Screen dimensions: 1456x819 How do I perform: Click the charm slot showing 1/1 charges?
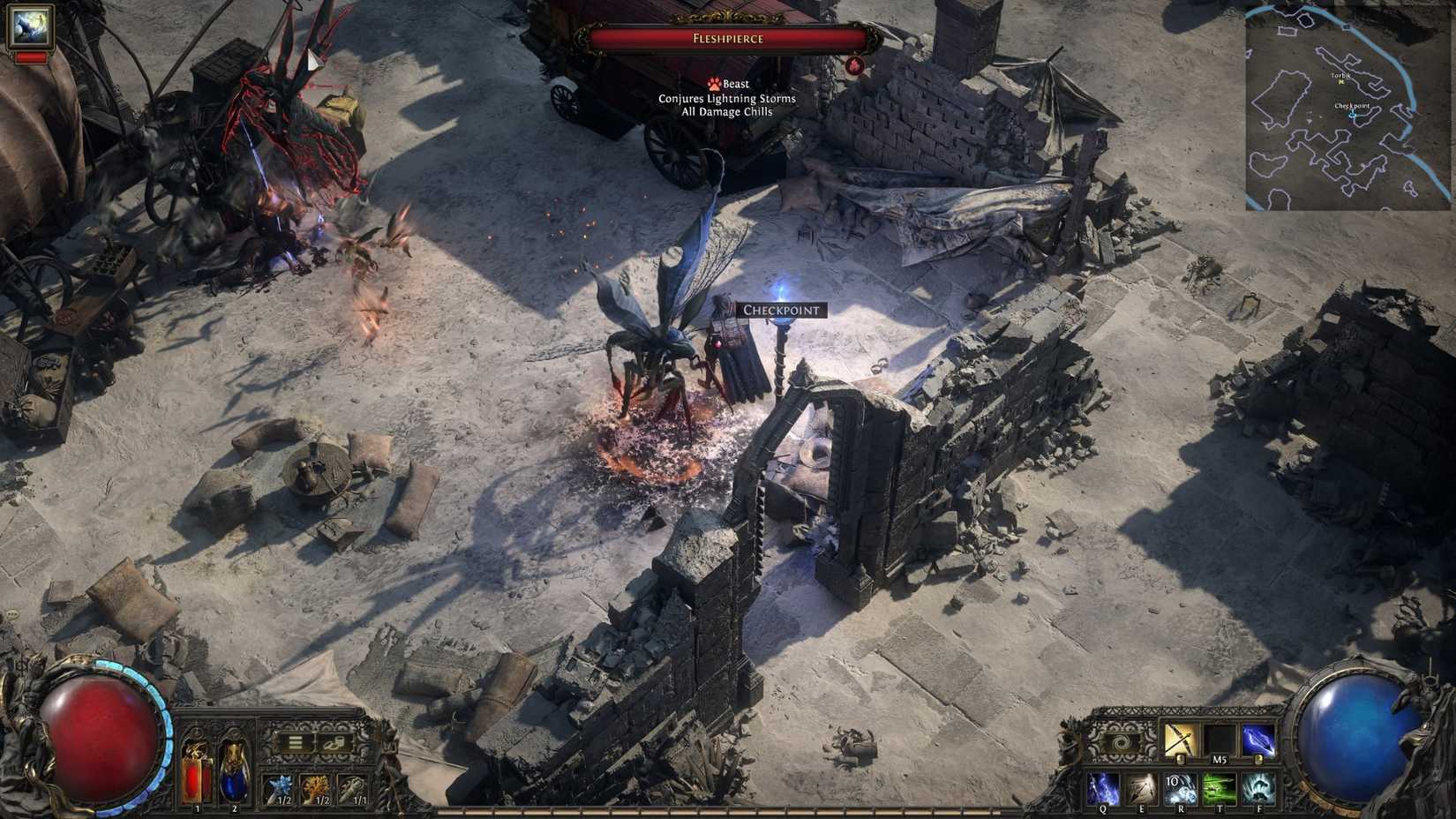352,788
